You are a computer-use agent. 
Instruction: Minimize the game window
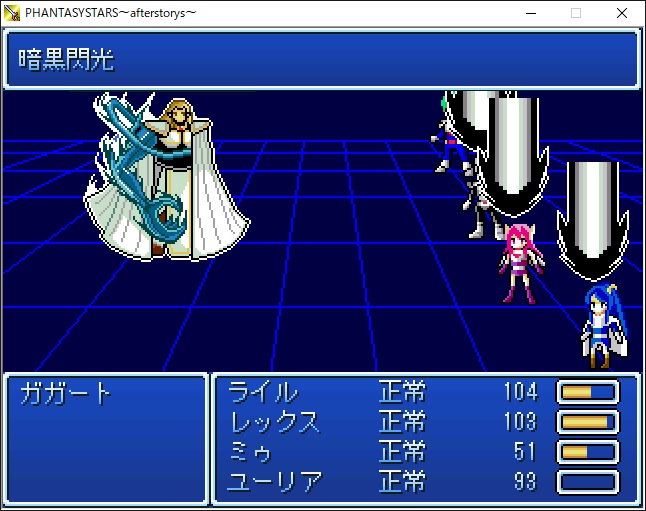point(529,13)
